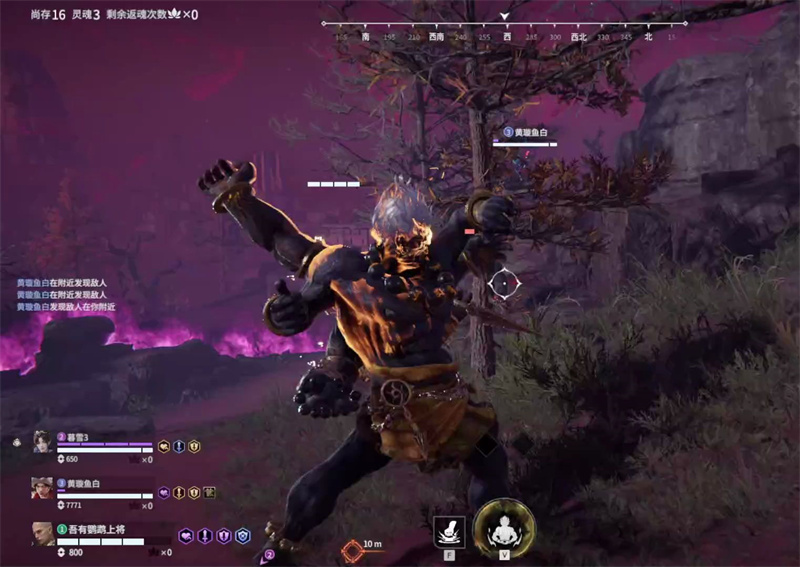
Task: Select teammate 暮雪3's portrait
Action: click(42, 442)
